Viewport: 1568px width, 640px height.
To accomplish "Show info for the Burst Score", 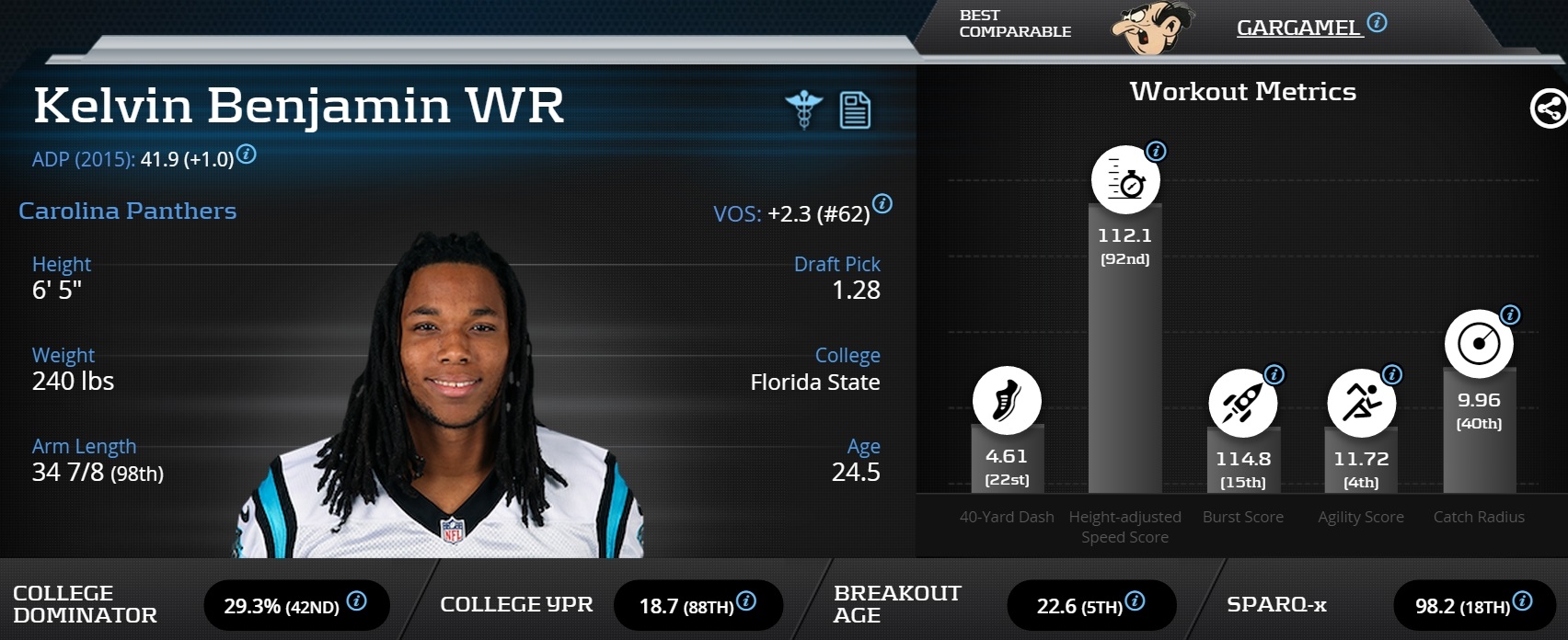I will tap(1274, 374).
